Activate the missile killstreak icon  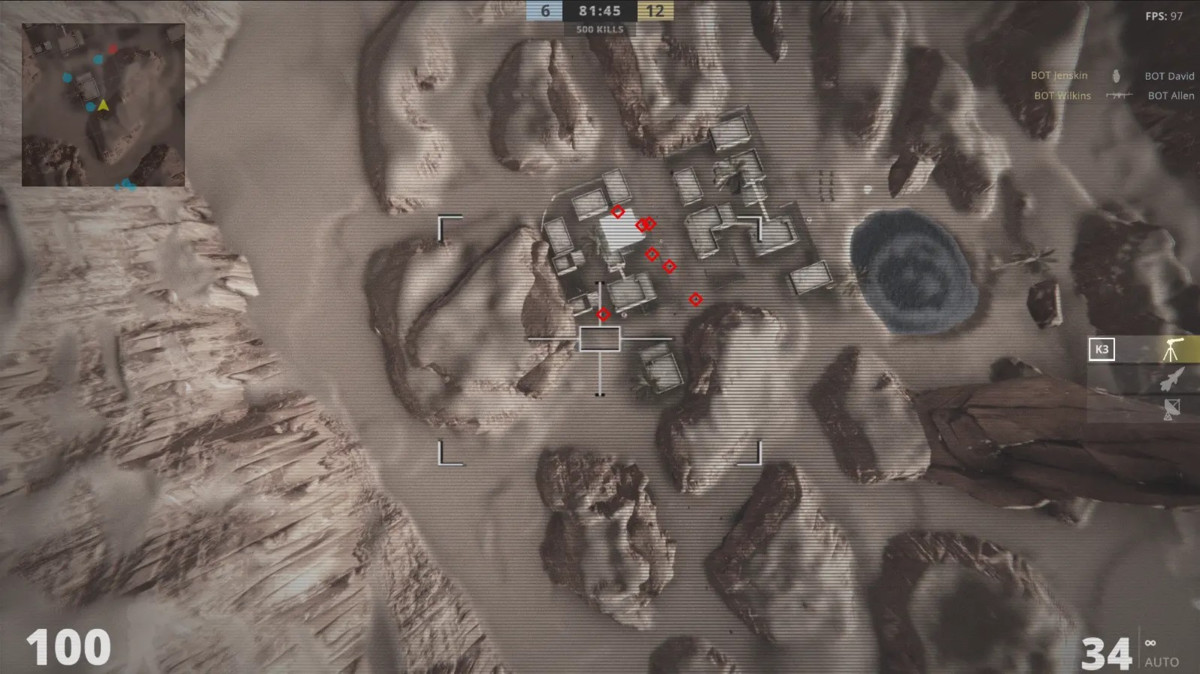click(x=1172, y=379)
